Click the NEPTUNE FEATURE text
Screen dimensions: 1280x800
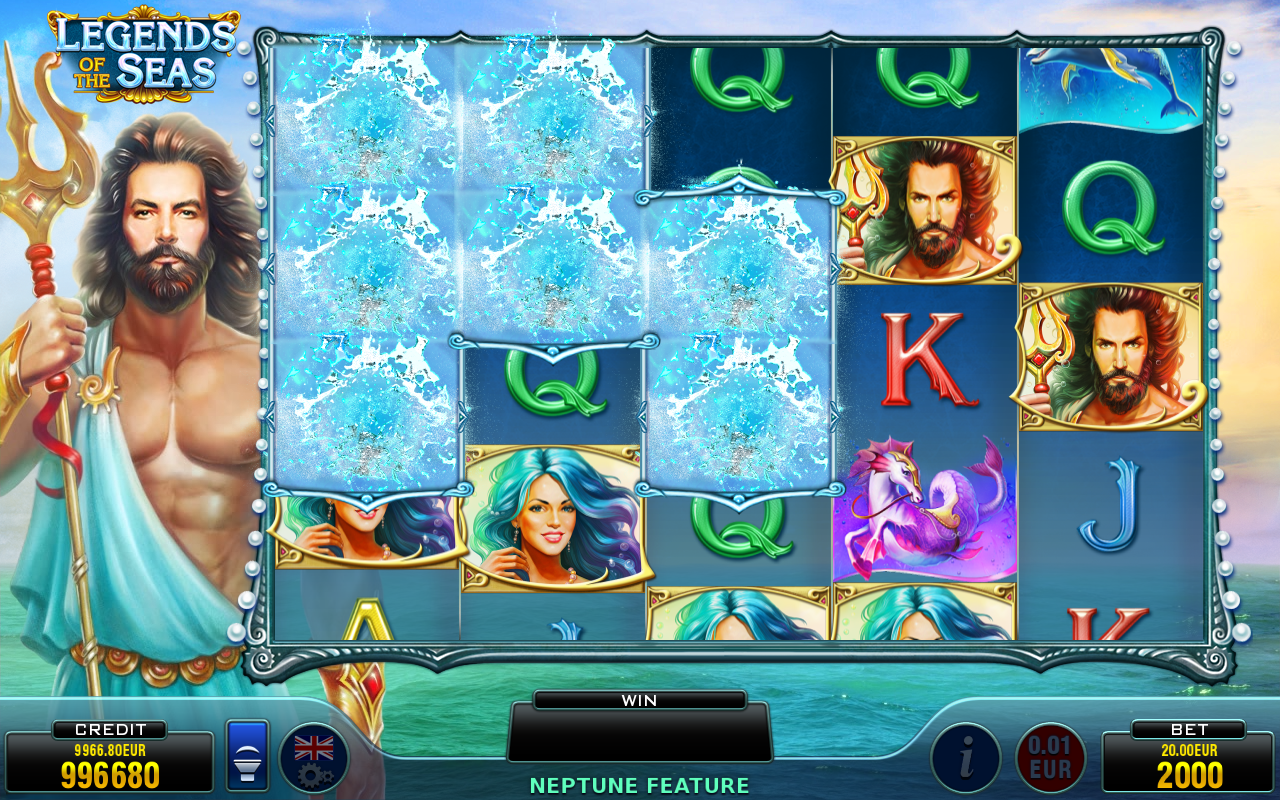click(x=640, y=785)
